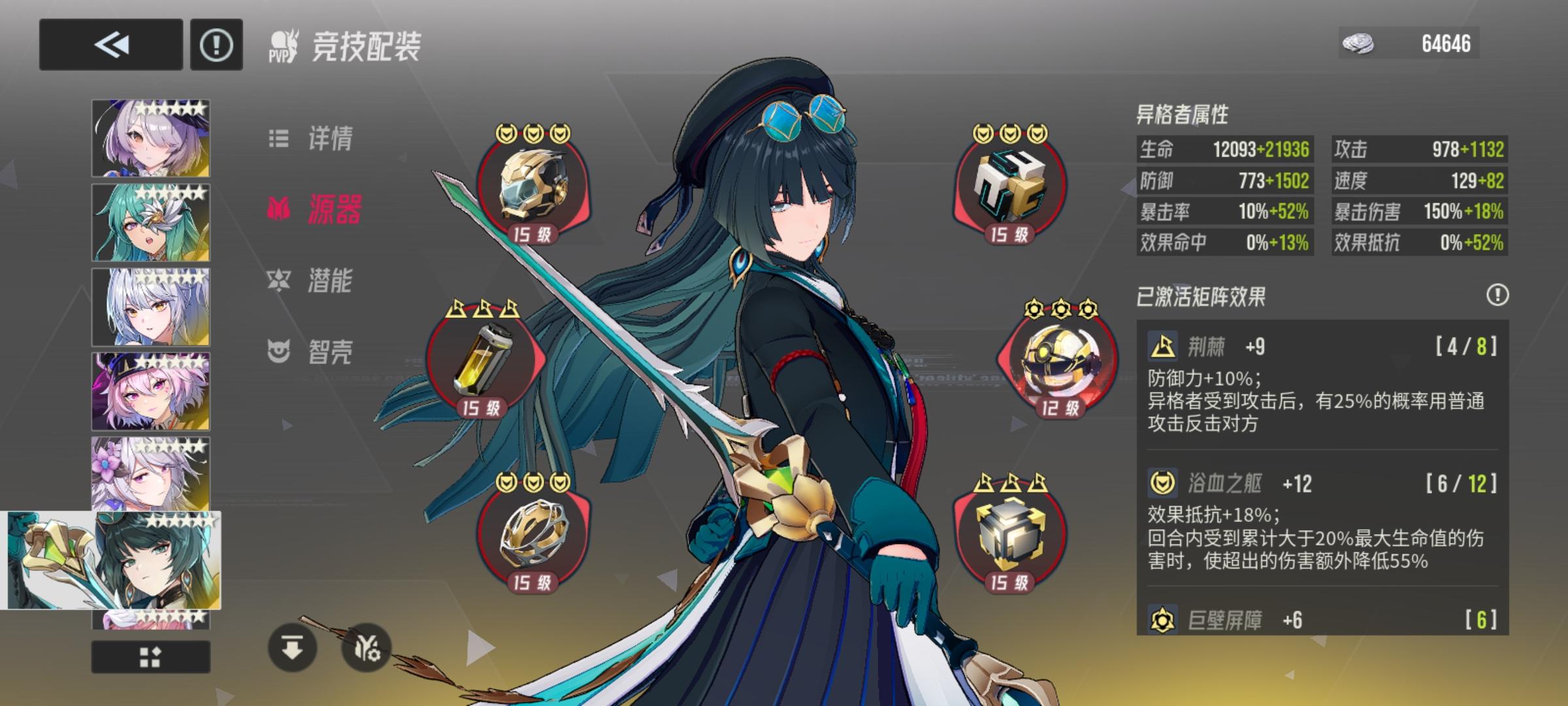Screen dimensions: 1568x706
Task: Open the exclamation help button near the title
Action: (216, 45)
